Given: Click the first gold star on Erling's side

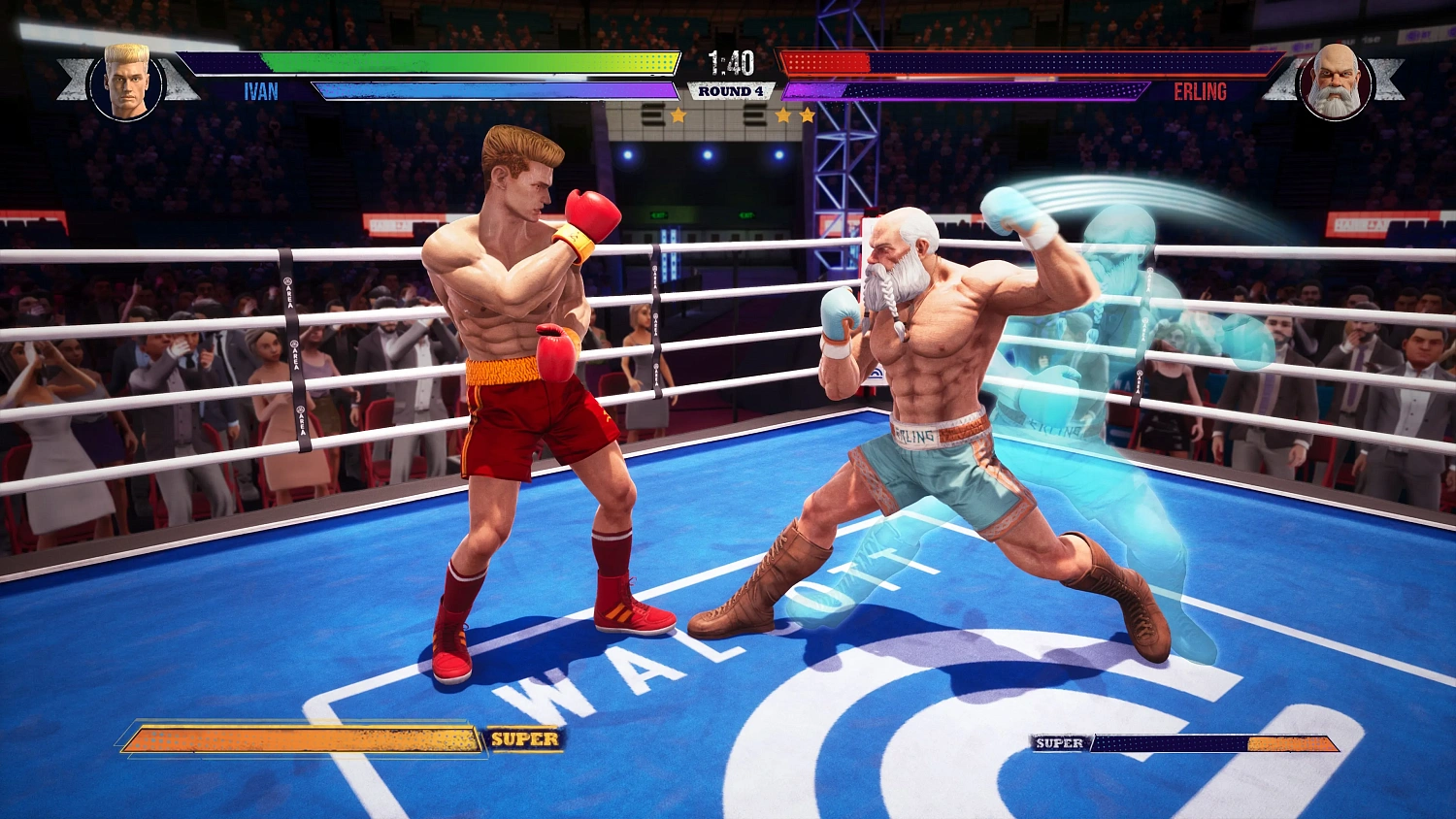Looking at the screenshot, I should tap(782, 115).
